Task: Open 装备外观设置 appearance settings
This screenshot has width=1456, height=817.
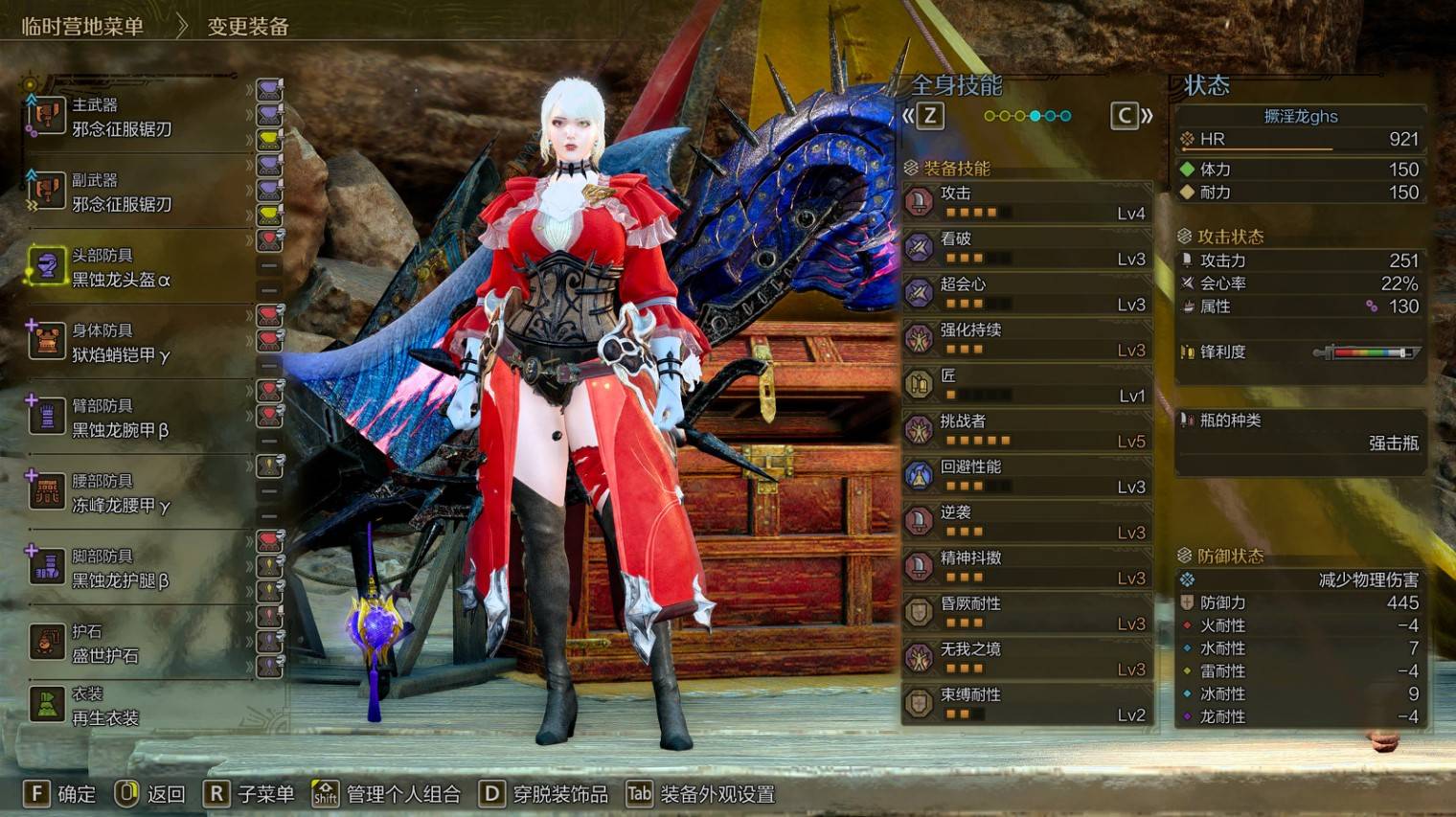Action: (701, 794)
